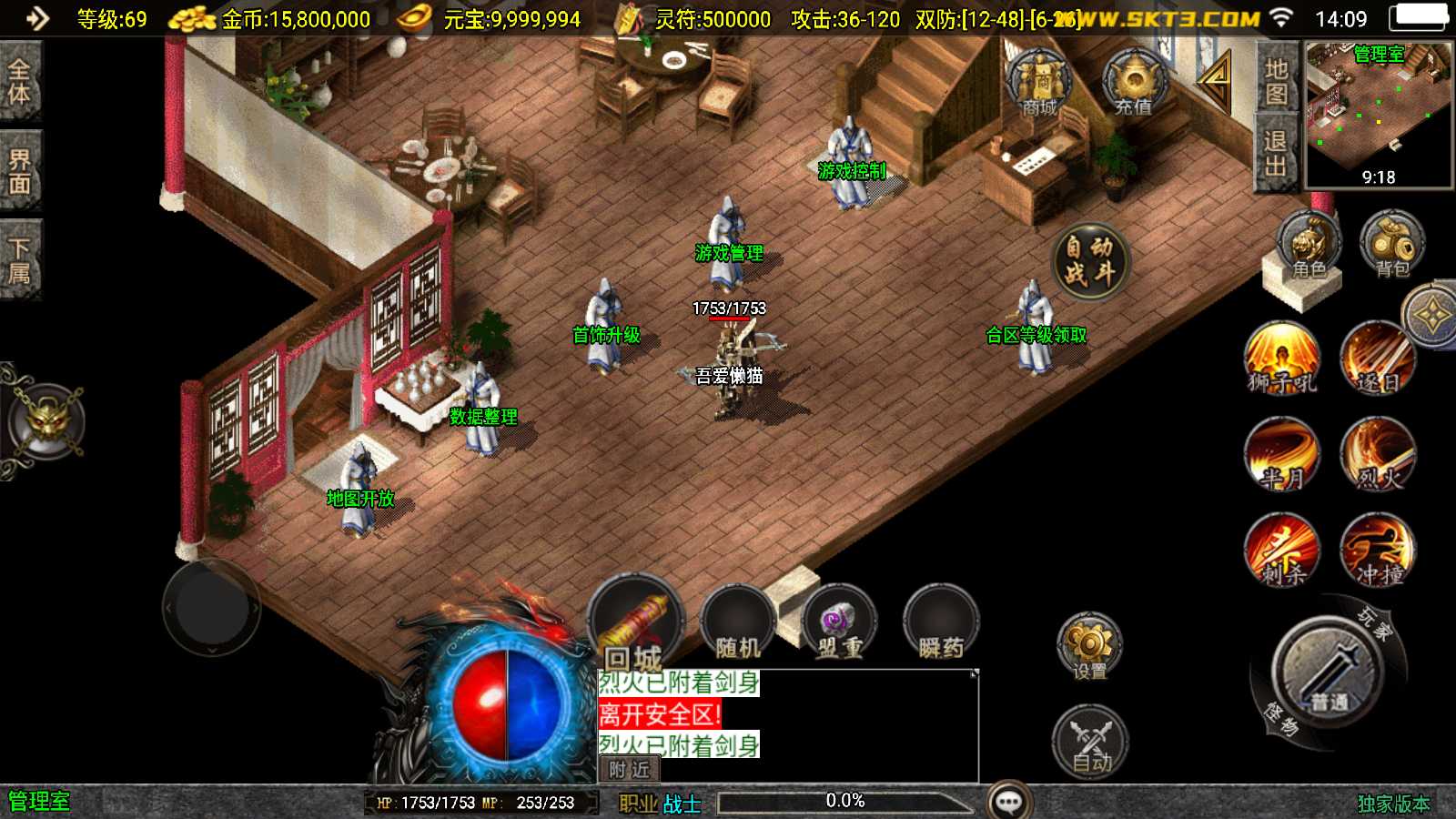Screen dimensions: 1456x819
Task: Open the 设置 settings gear icon
Action: [1089, 646]
